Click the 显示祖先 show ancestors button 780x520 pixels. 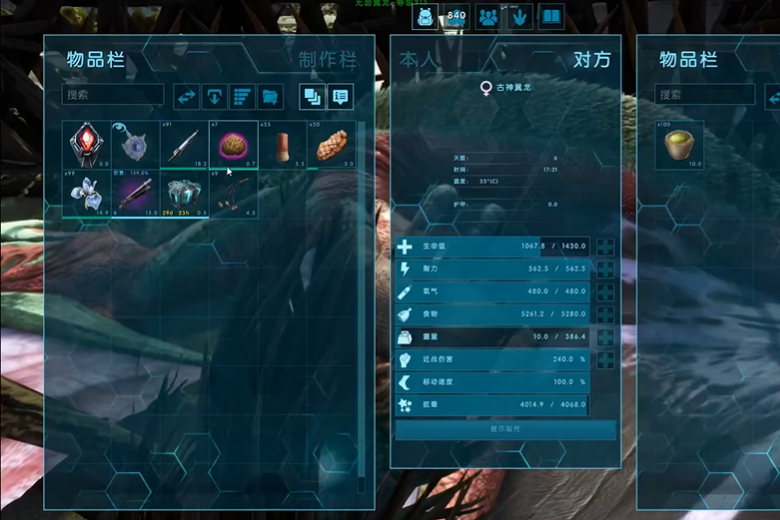point(505,430)
